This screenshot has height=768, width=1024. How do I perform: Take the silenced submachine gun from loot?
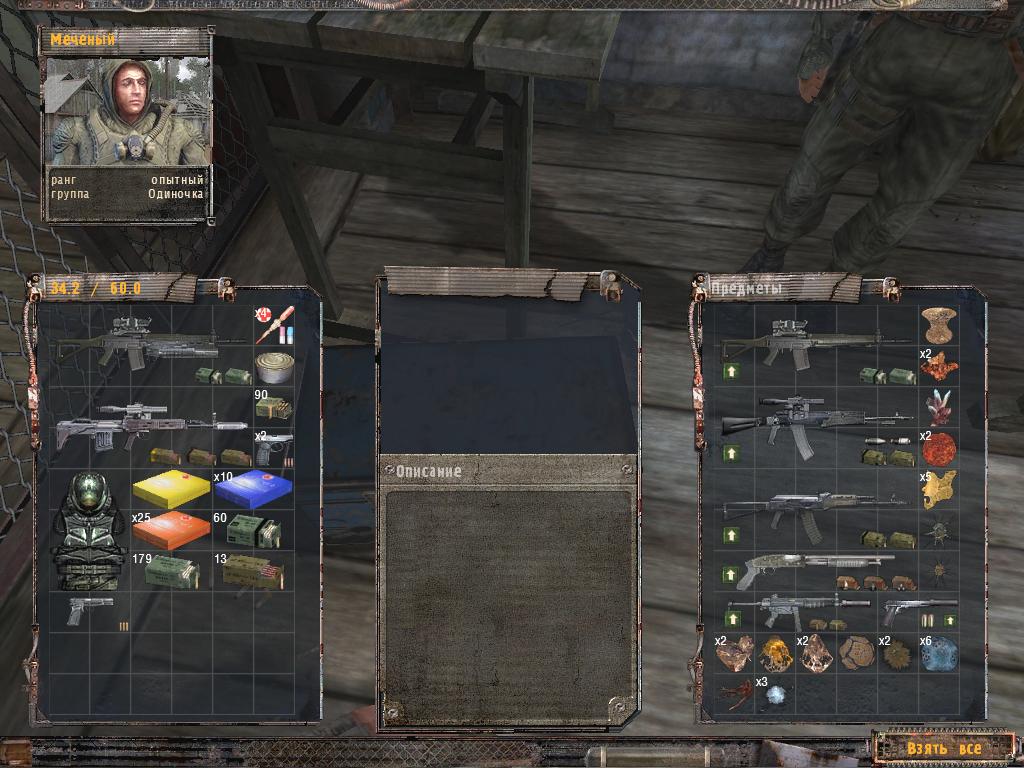tap(800, 609)
